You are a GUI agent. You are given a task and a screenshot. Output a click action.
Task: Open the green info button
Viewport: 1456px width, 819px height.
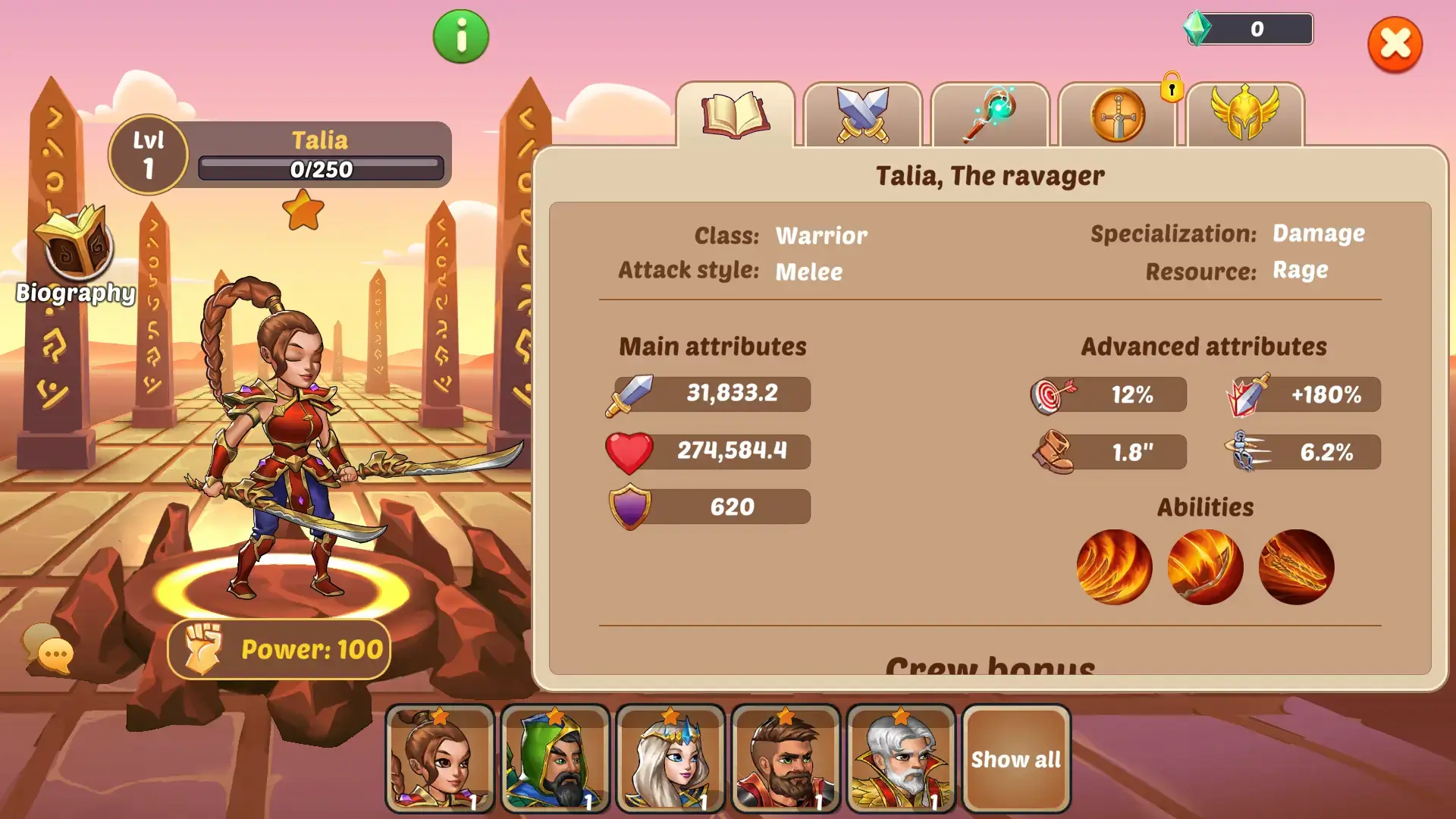461,36
